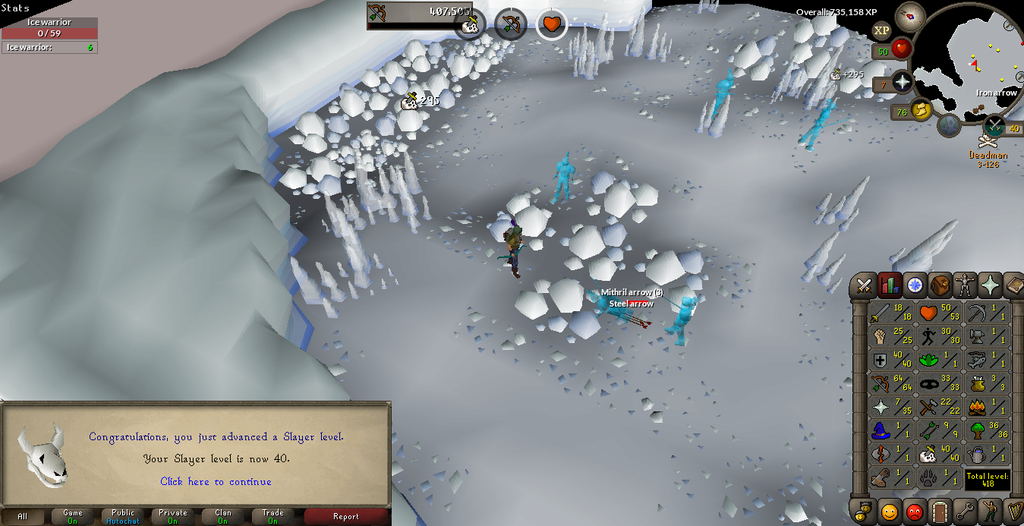Image resolution: width=1024 pixels, height=526 pixels.
Task: Toggle the Clan chat filter
Action: pyautogui.click(x=223, y=516)
